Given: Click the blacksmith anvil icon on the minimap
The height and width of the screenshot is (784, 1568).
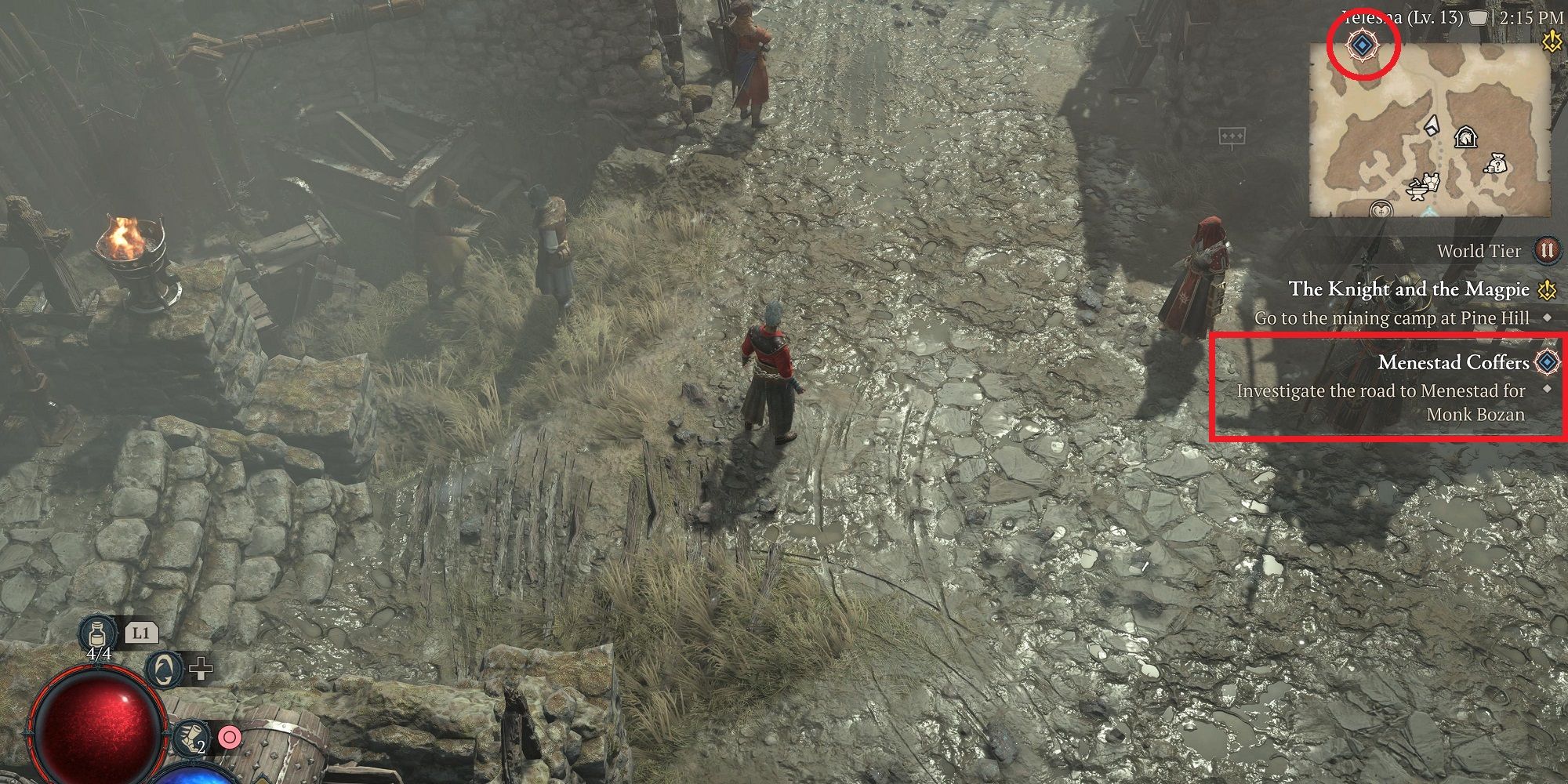Looking at the screenshot, I should click(x=1417, y=191).
